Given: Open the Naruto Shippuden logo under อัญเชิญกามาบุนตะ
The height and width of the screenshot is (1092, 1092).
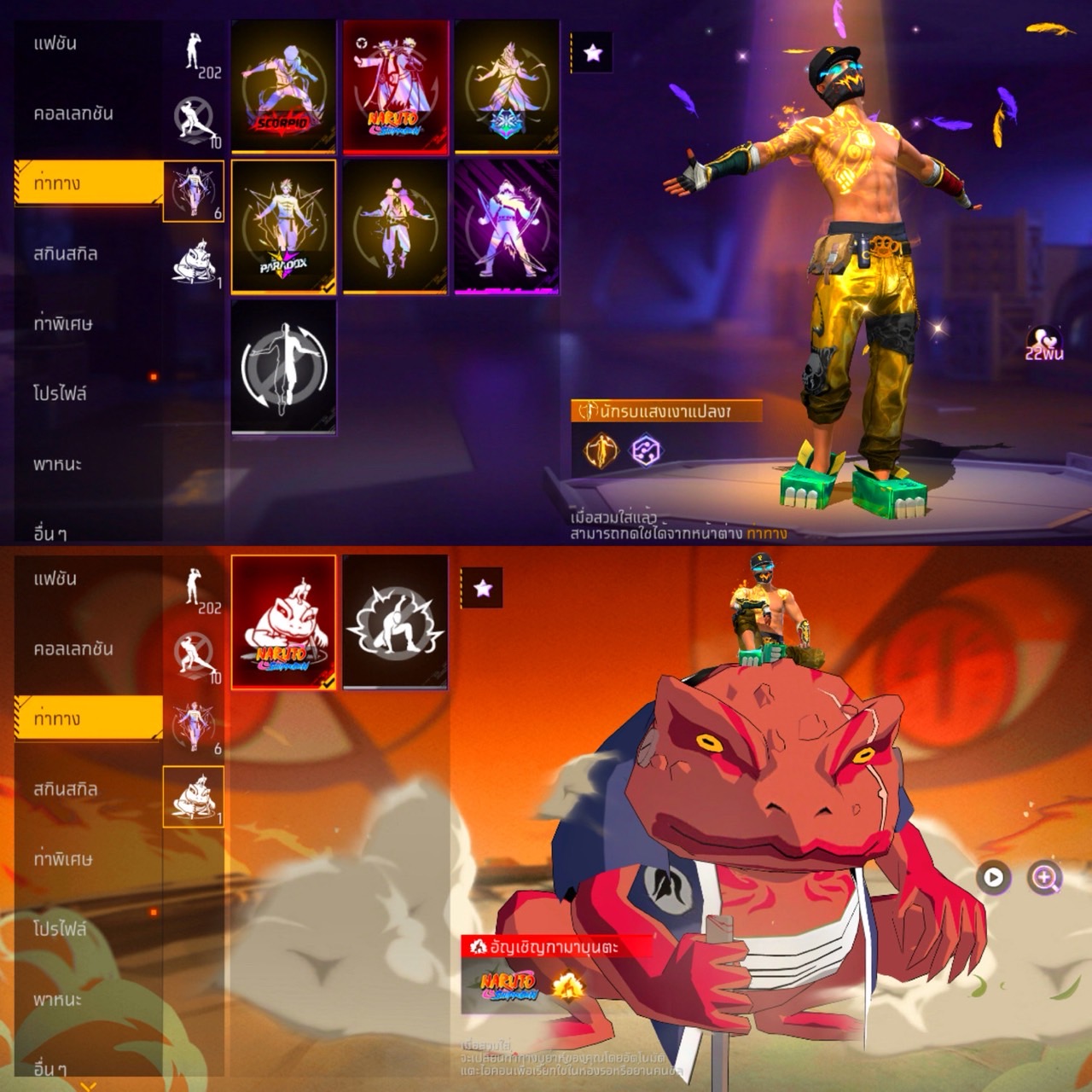Looking at the screenshot, I should point(508,987).
